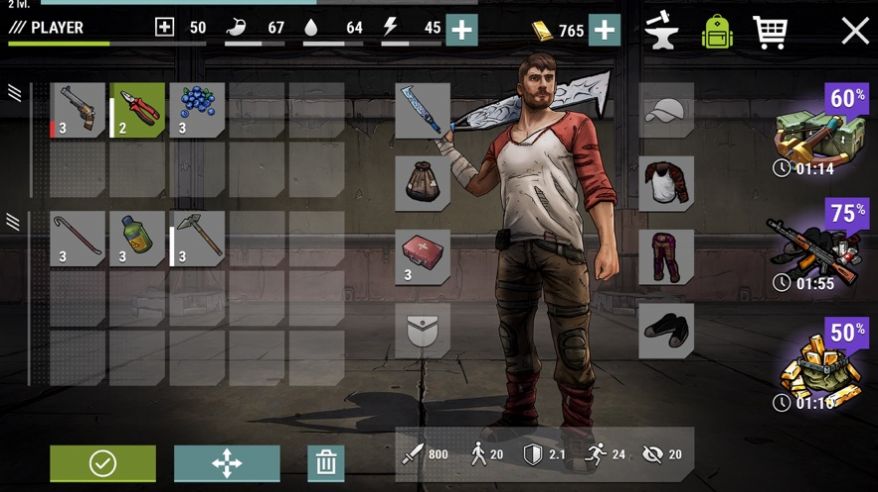Choose the hatchet inventory slot
Image resolution: width=878 pixels, height=492 pixels.
click(197, 238)
